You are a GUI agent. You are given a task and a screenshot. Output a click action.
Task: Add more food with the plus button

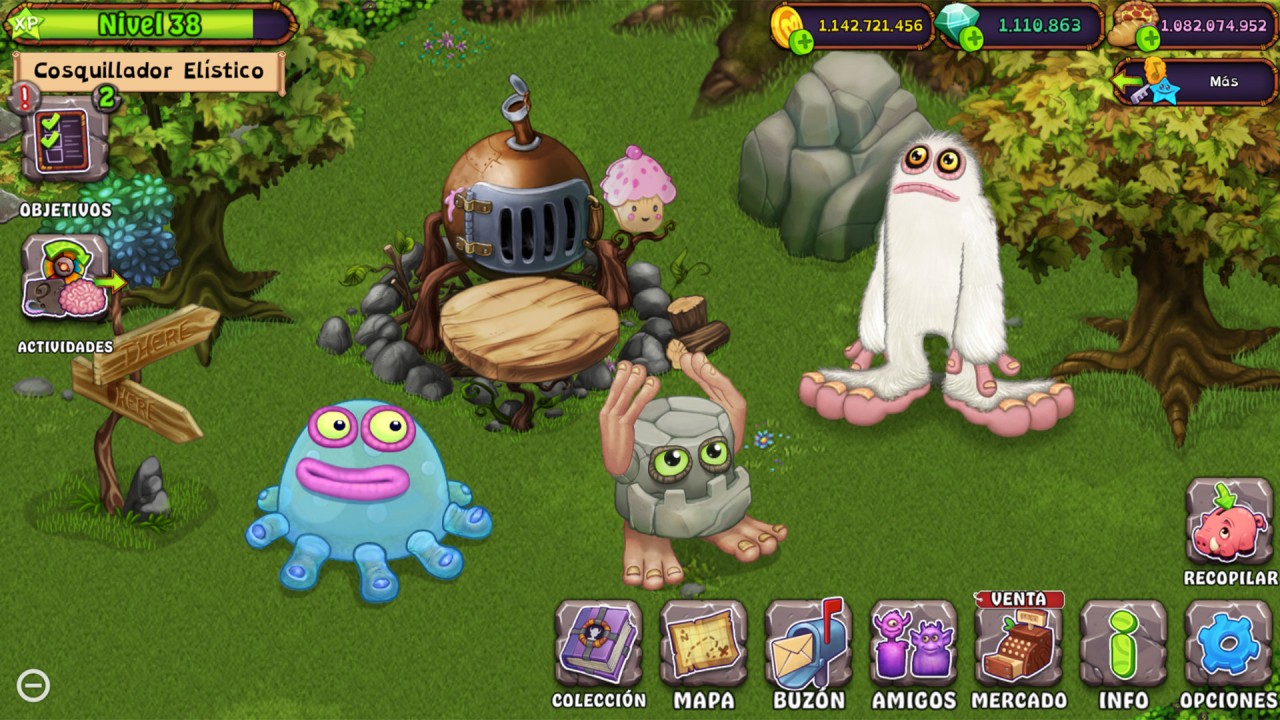[x=1148, y=40]
